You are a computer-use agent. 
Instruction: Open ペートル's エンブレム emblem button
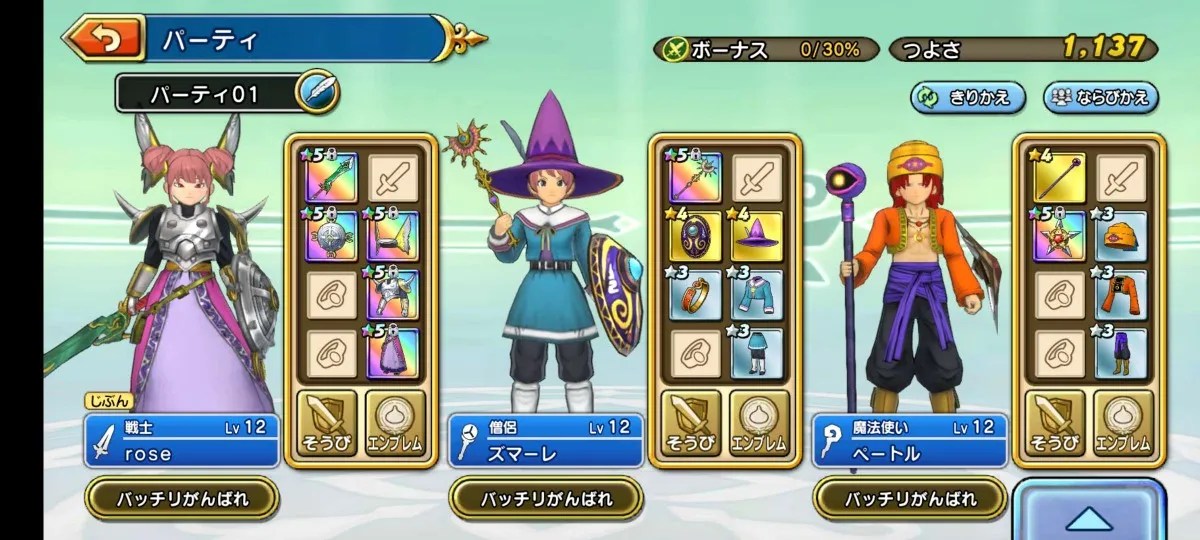click(1121, 421)
